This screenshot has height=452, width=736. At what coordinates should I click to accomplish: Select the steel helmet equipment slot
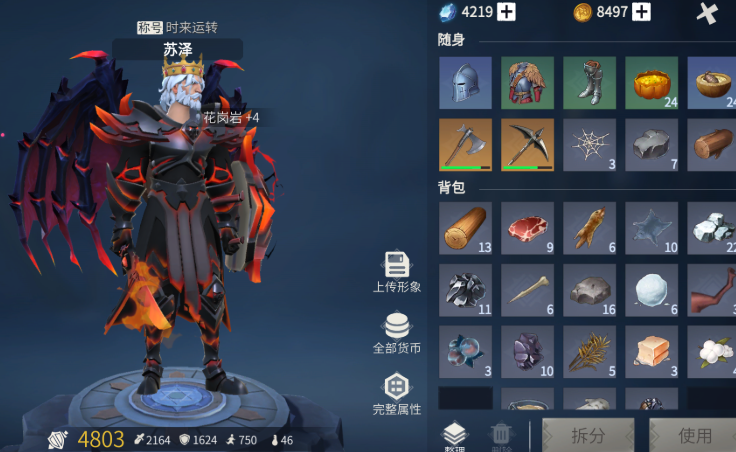coord(465,82)
